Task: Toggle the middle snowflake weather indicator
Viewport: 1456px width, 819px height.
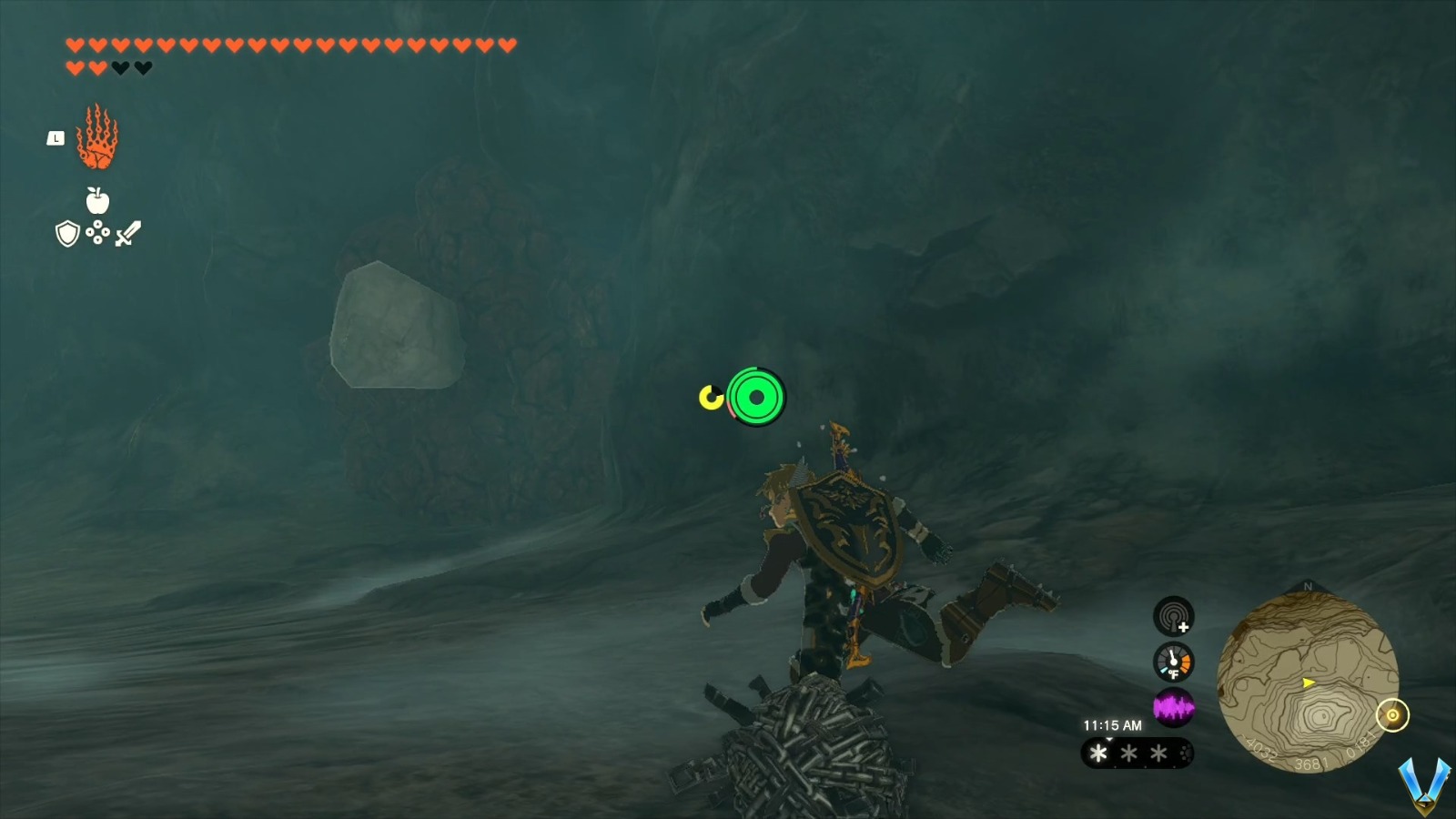Action: click(x=1130, y=753)
